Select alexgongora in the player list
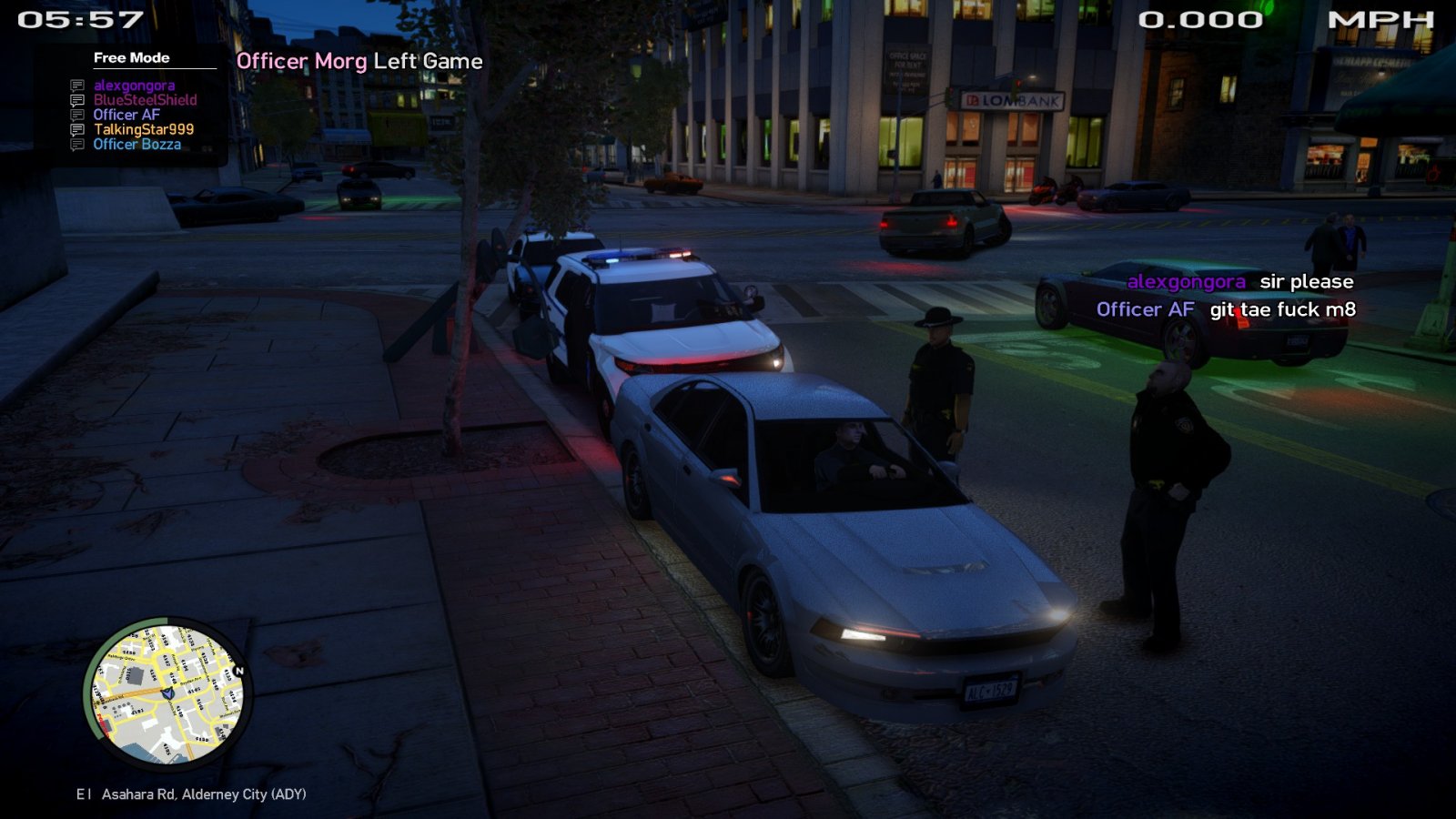This screenshot has height=819, width=1456. click(x=134, y=86)
